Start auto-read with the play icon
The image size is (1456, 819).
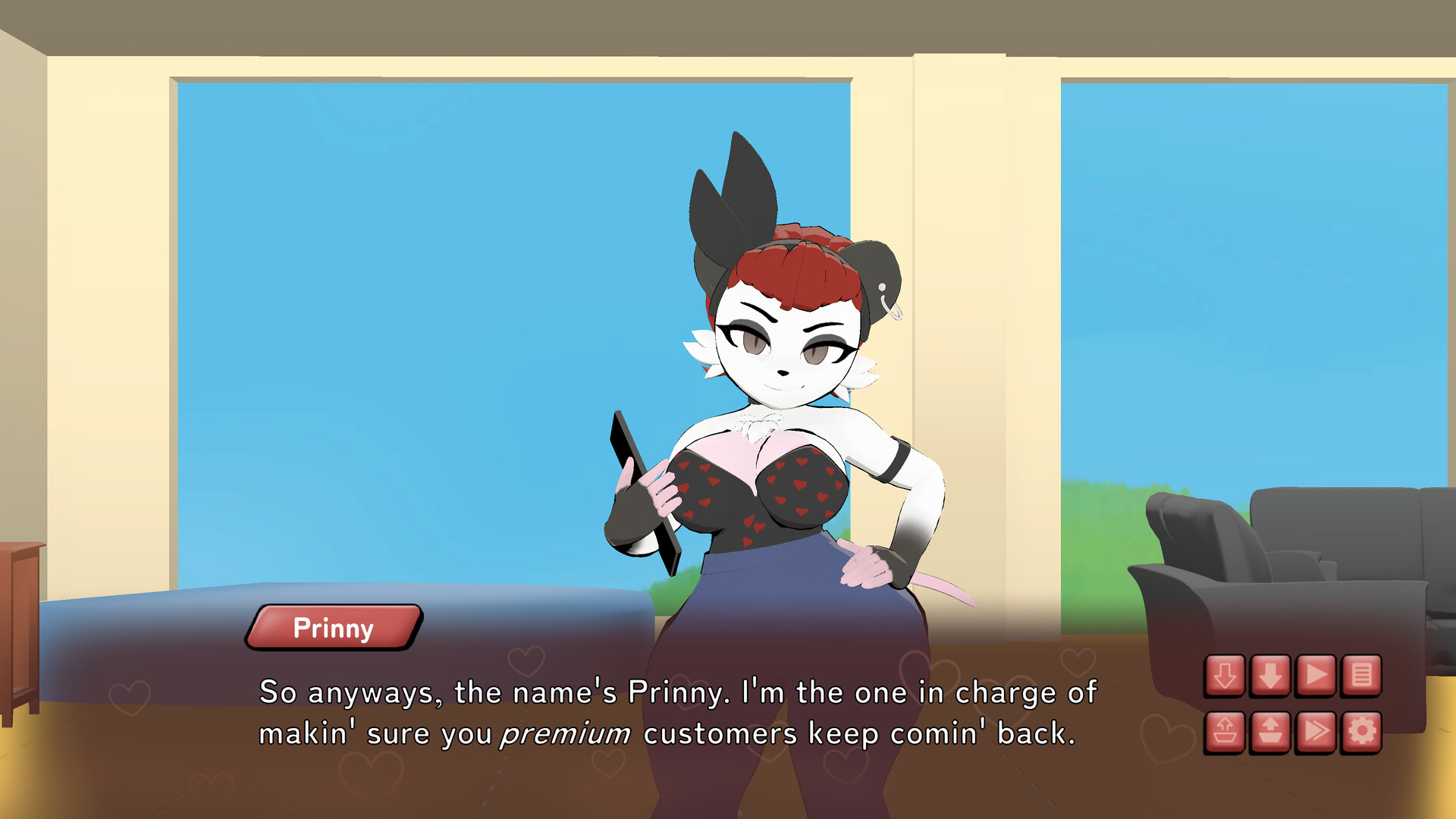coord(1316,676)
